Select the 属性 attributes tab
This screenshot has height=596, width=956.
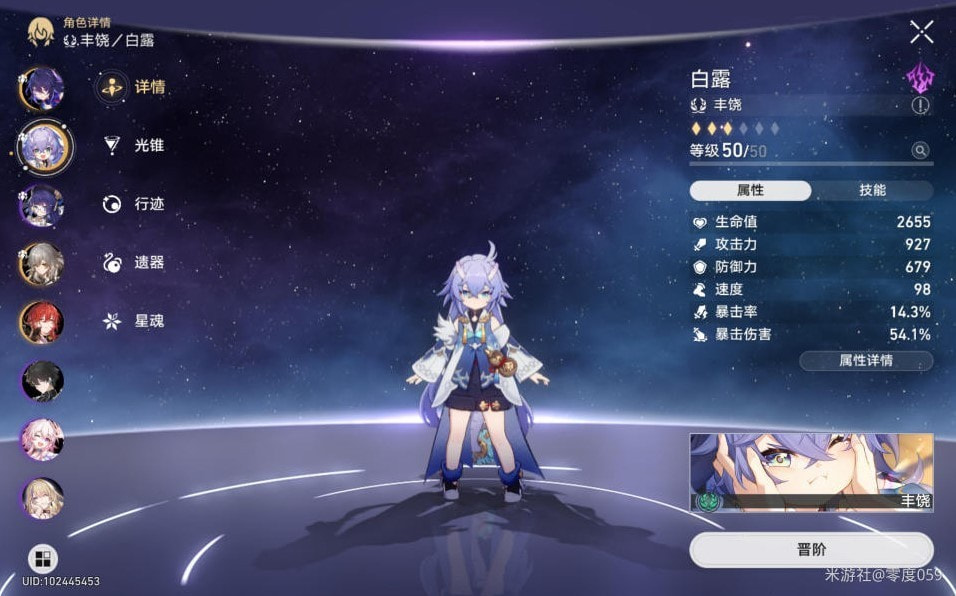click(x=750, y=190)
